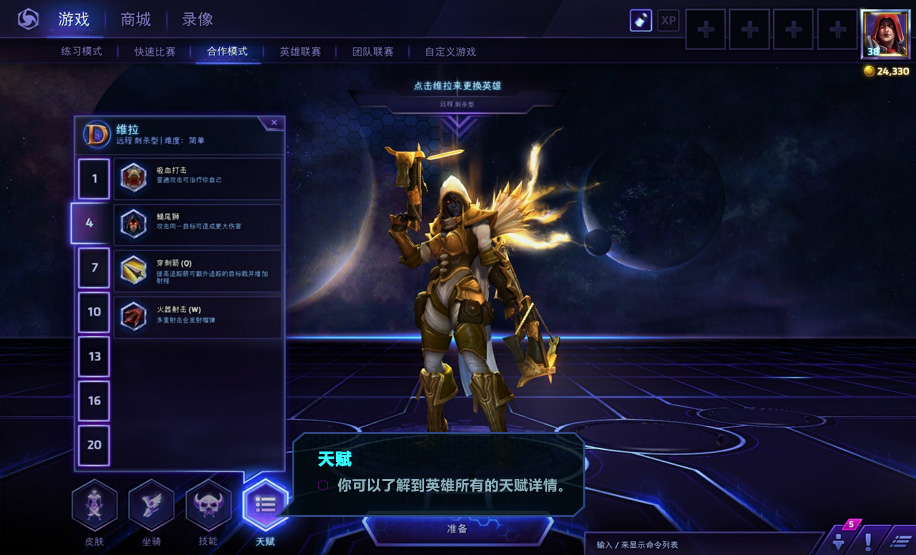
Task: Open the 技能 abilities view
Action: coord(208,508)
